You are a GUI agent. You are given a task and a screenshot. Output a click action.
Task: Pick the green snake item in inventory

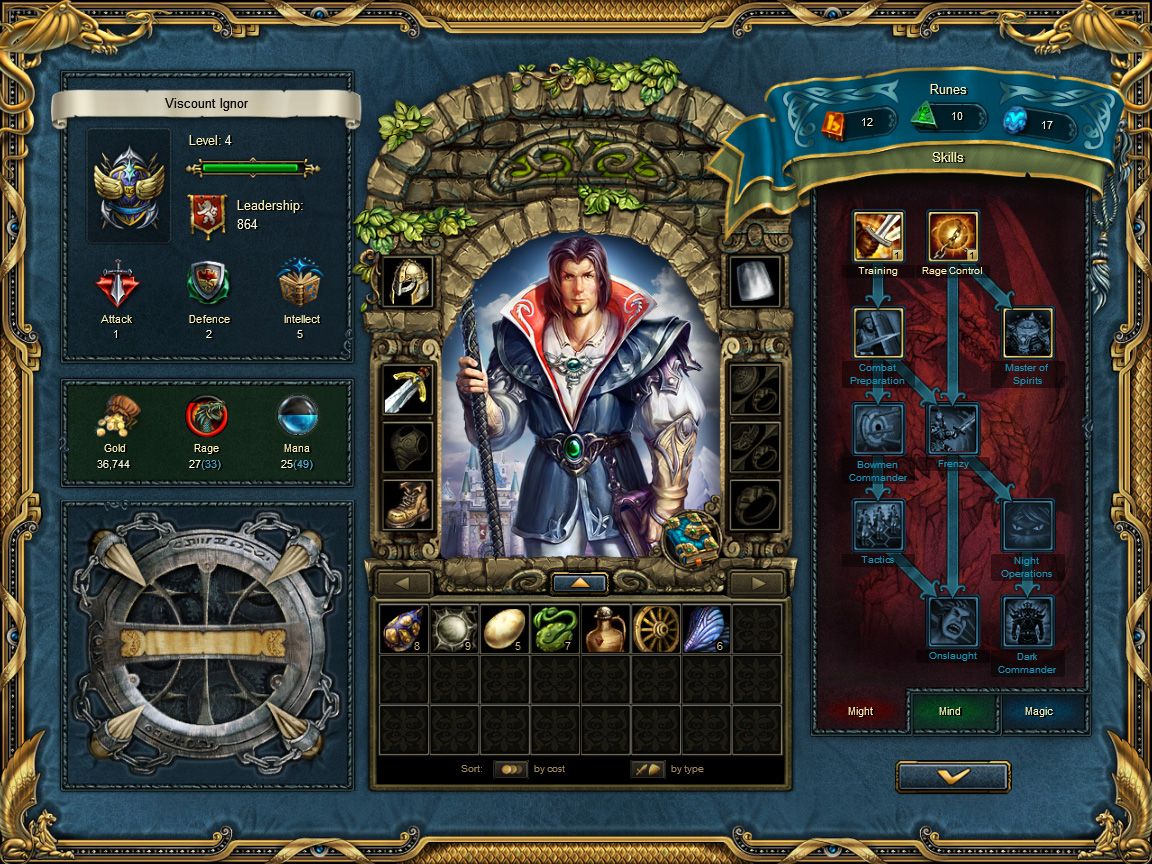556,629
